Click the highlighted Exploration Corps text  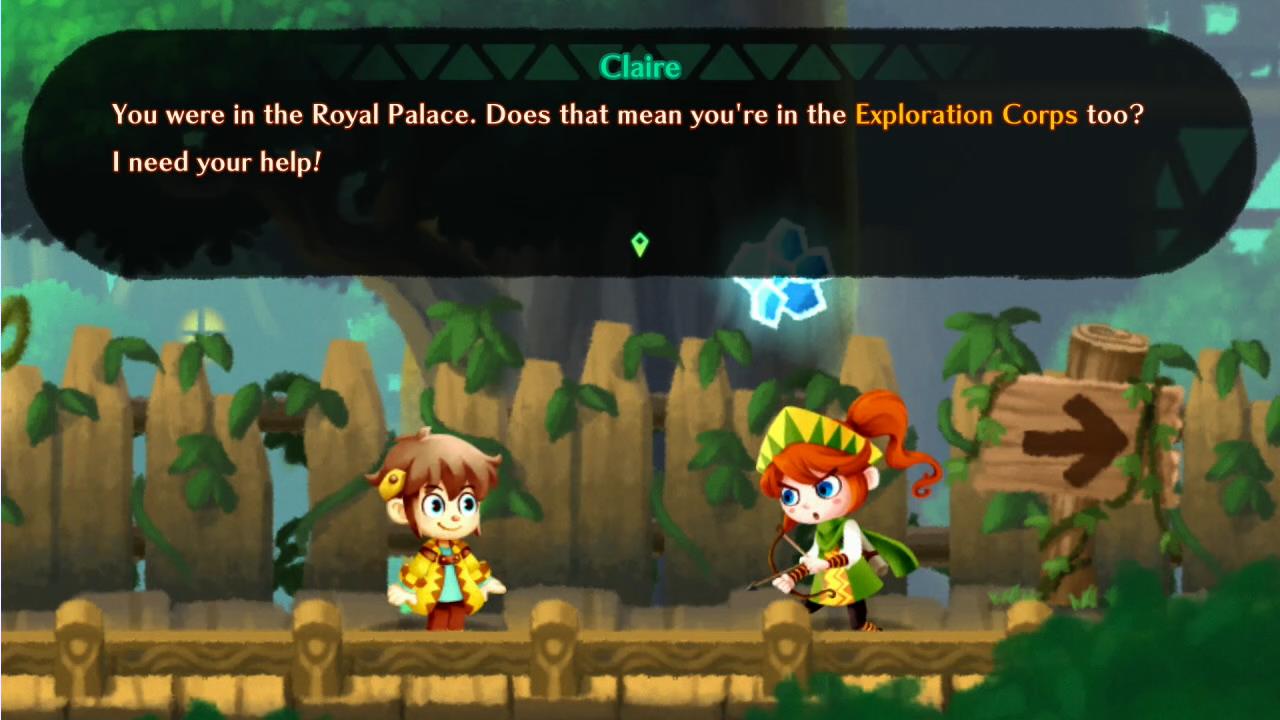pos(965,114)
